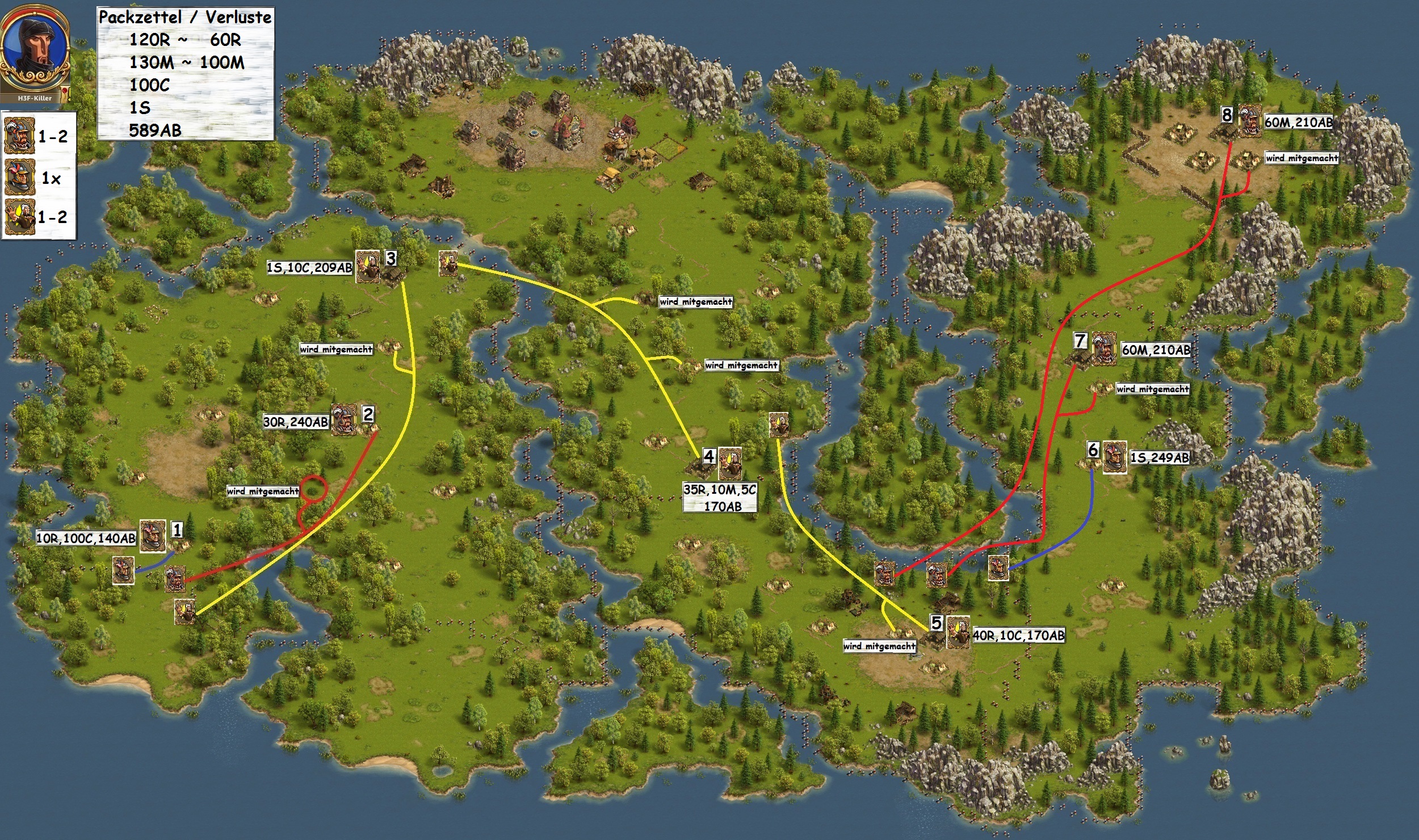Click camp marker number 8

tap(1227, 115)
